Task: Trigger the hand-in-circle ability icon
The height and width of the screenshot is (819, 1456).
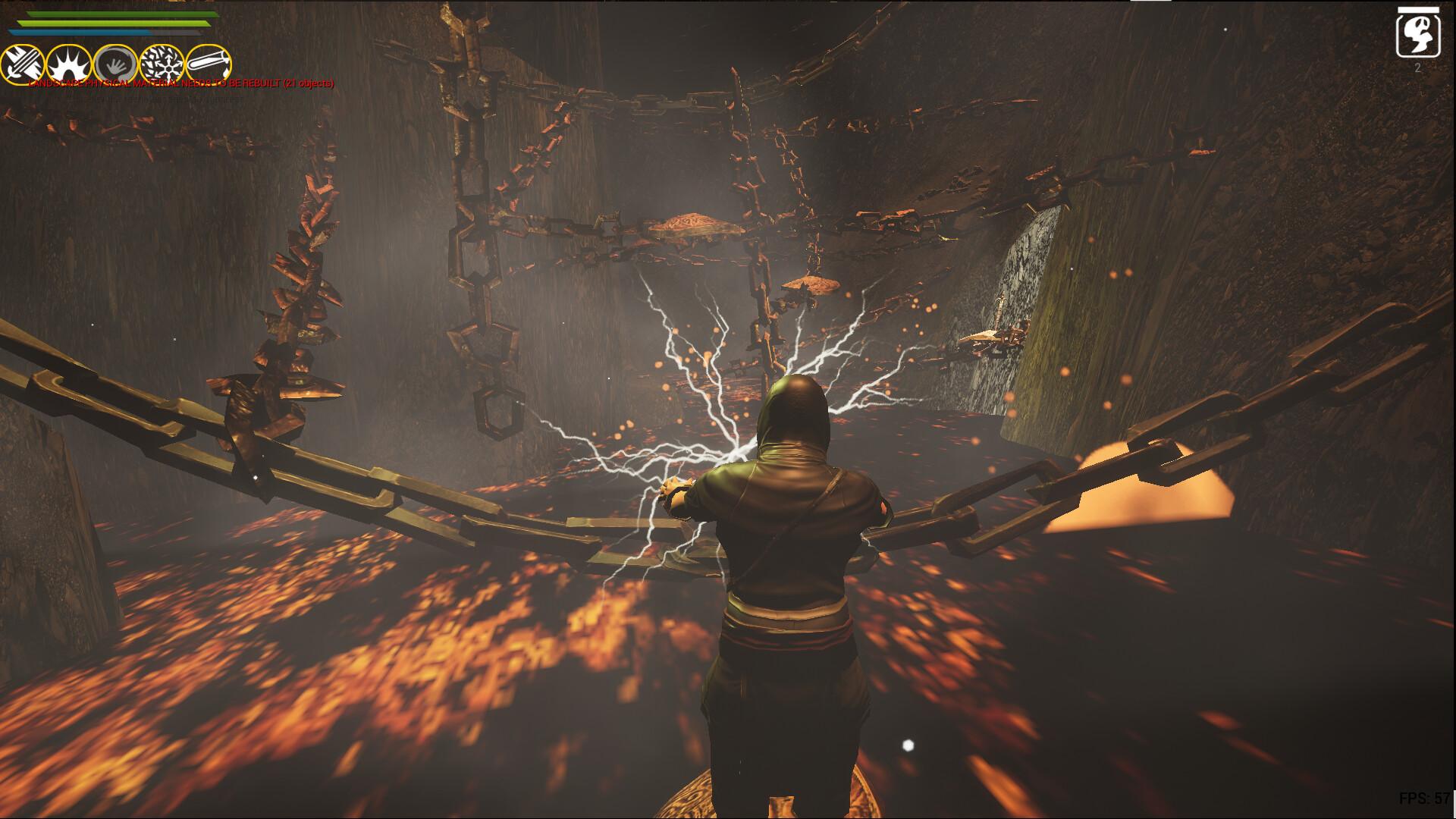Action: (115, 62)
